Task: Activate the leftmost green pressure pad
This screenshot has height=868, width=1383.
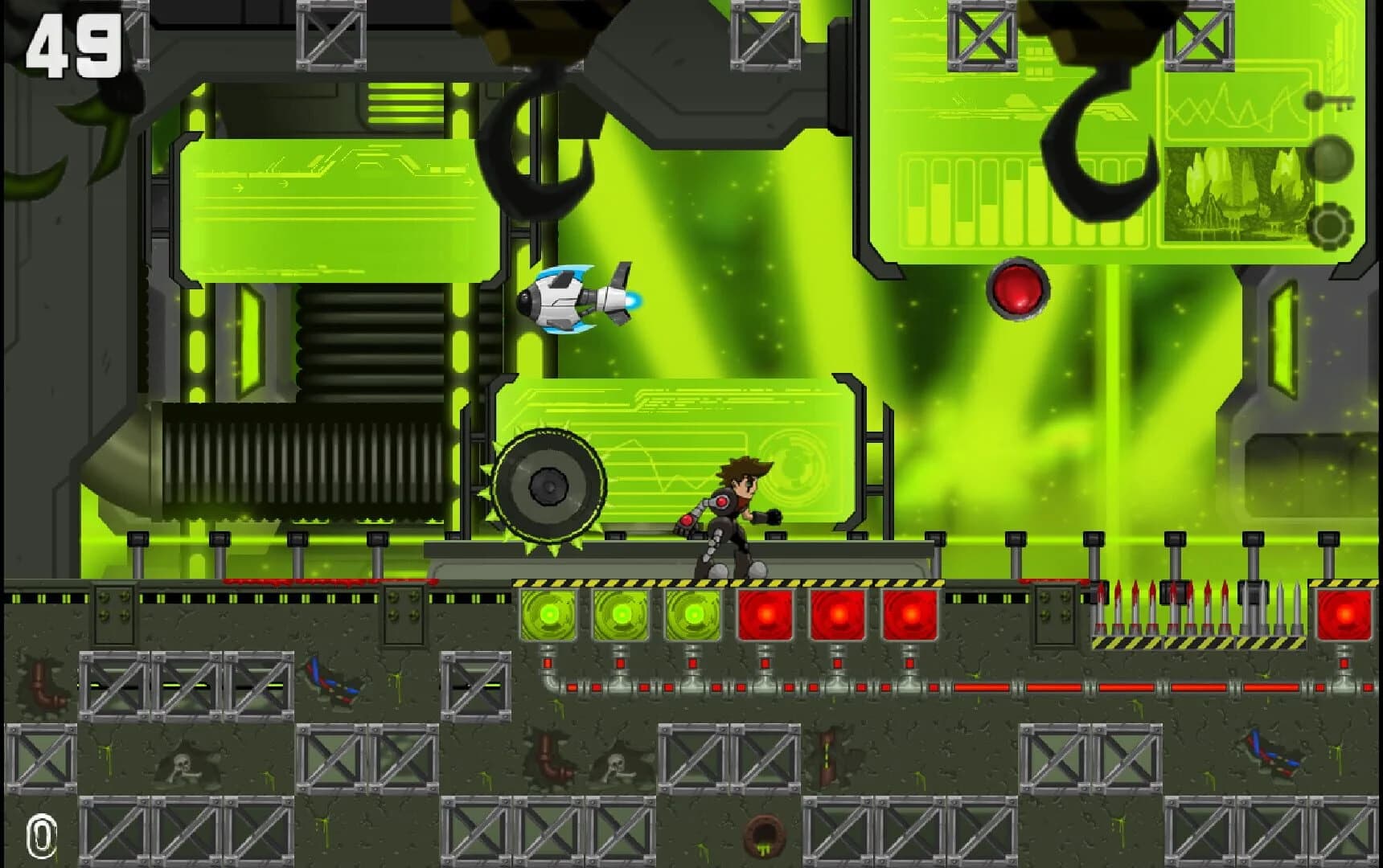Action: pyautogui.click(x=549, y=615)
